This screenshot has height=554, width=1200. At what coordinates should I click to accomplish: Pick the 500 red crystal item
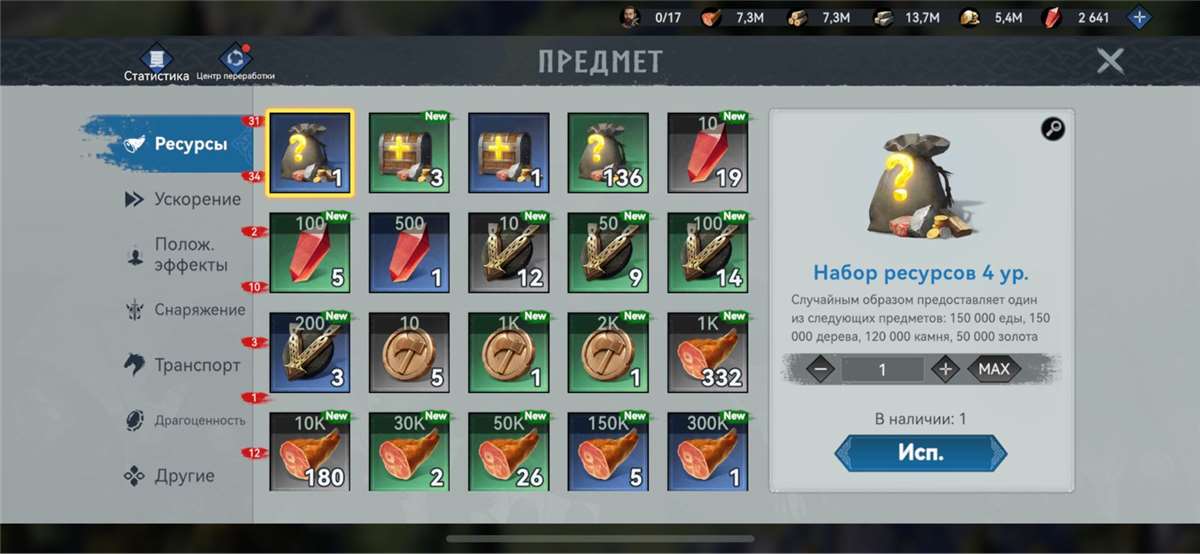click(409, 251)
